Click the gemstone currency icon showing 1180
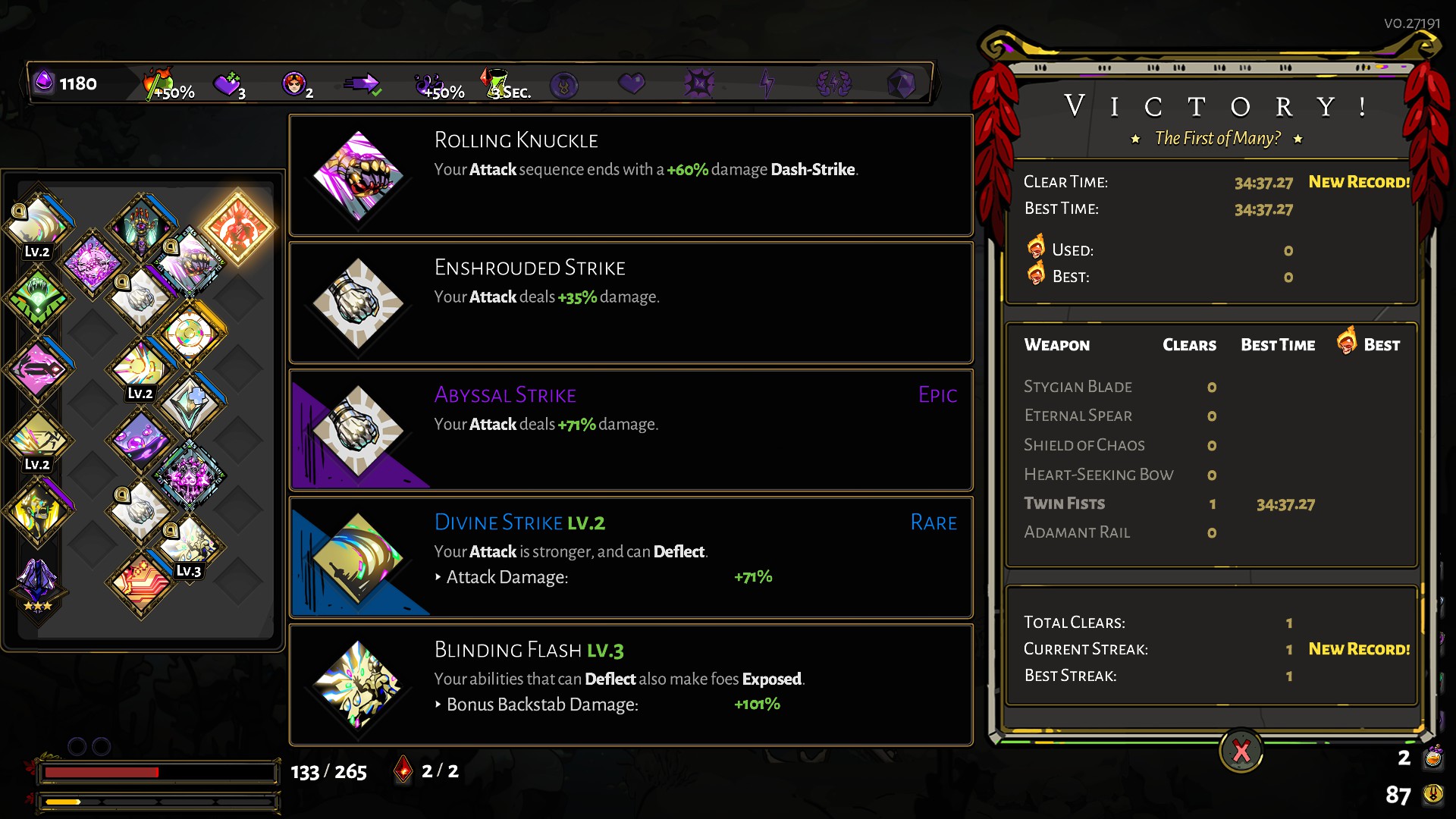The image size is (1456, 819). (43, 82)
